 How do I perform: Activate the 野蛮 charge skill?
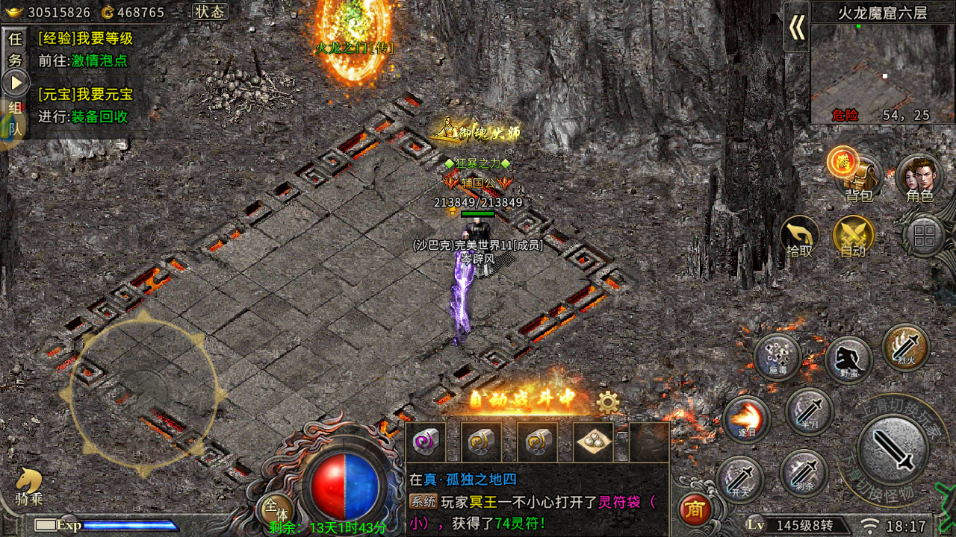point(847,360)
